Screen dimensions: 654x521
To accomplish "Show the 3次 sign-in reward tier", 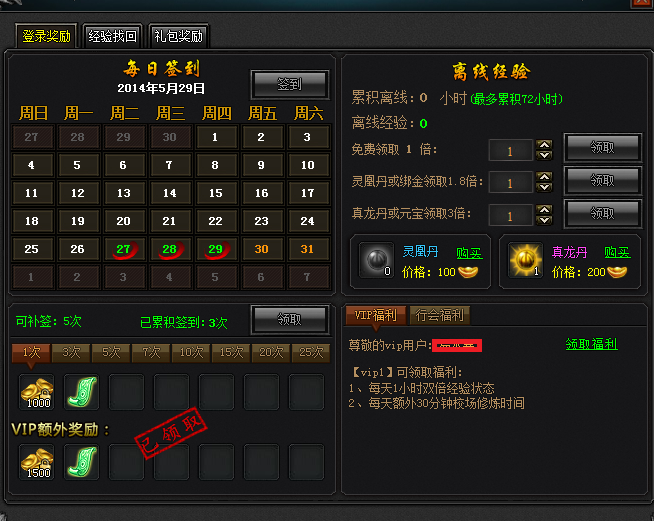I will pos(72,352).
